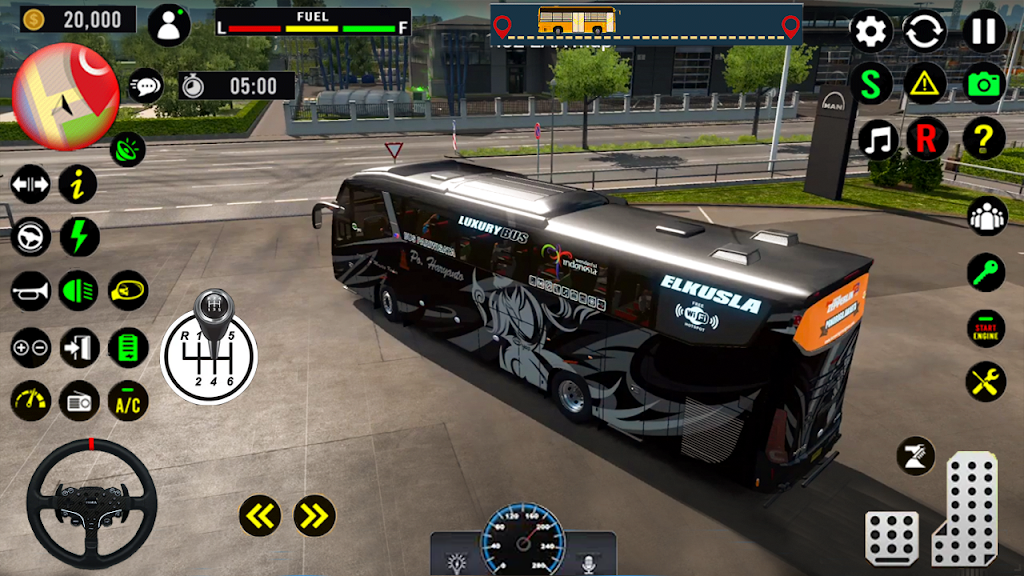Open the chat speech bubble

coord(145,86)
